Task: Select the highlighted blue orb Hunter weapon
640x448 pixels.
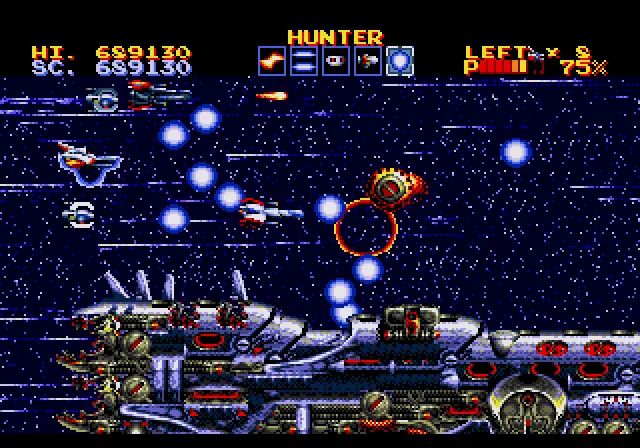Action: [399, 61]
